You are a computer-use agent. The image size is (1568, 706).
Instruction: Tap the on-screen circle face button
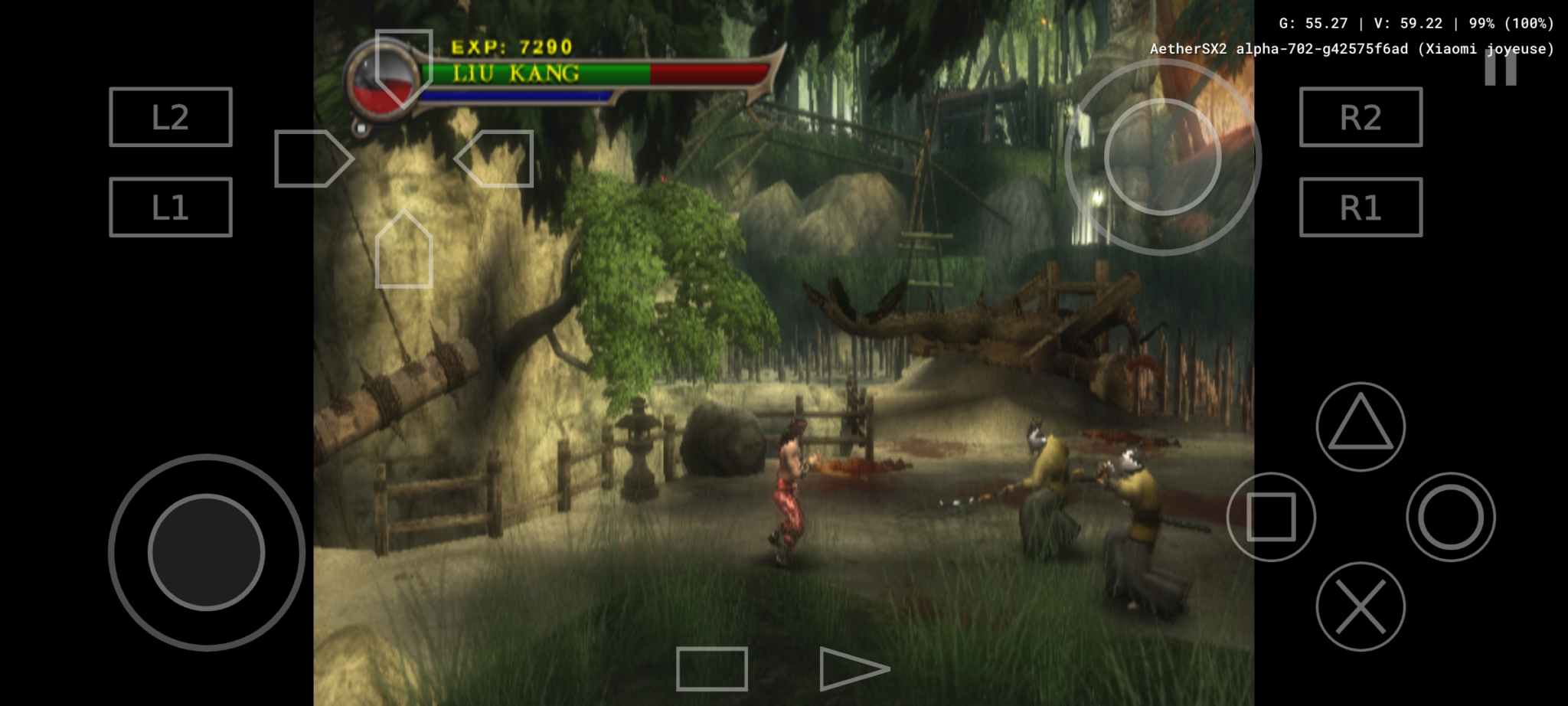point(1451,517)
